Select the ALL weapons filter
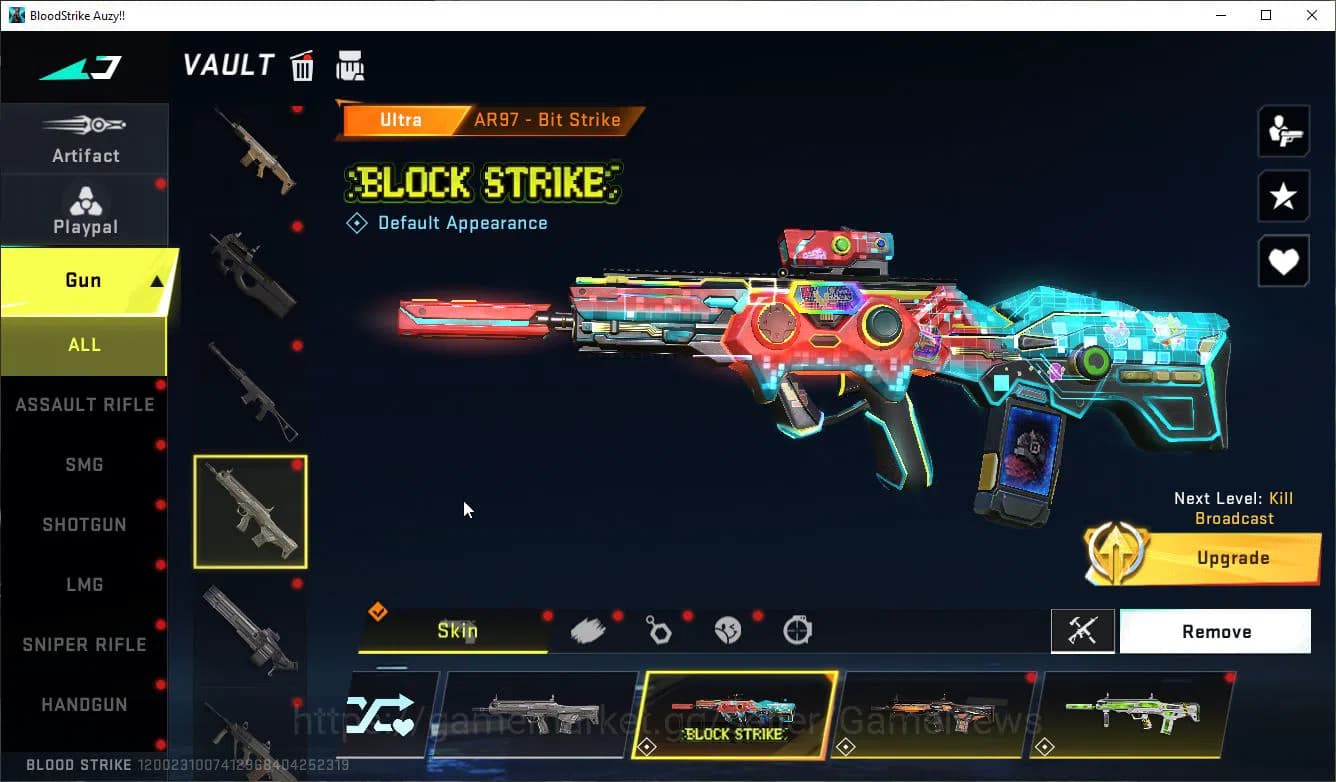Image resolution: width=1336 pixels, height=782 pixels. point(84,344)
